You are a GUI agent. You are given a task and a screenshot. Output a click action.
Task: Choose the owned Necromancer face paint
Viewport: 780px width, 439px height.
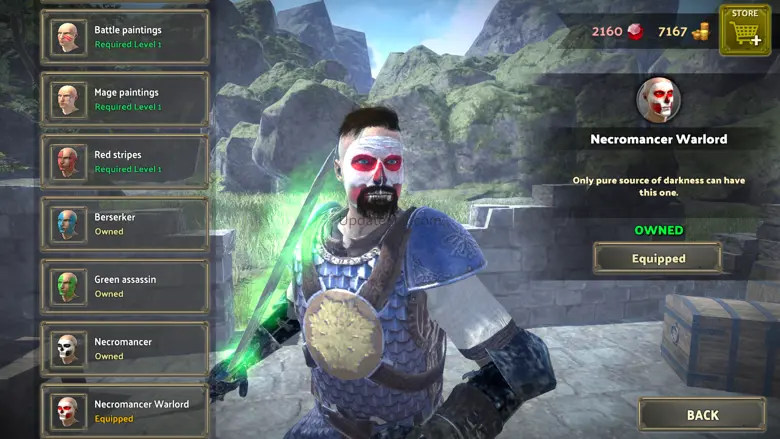125,348
